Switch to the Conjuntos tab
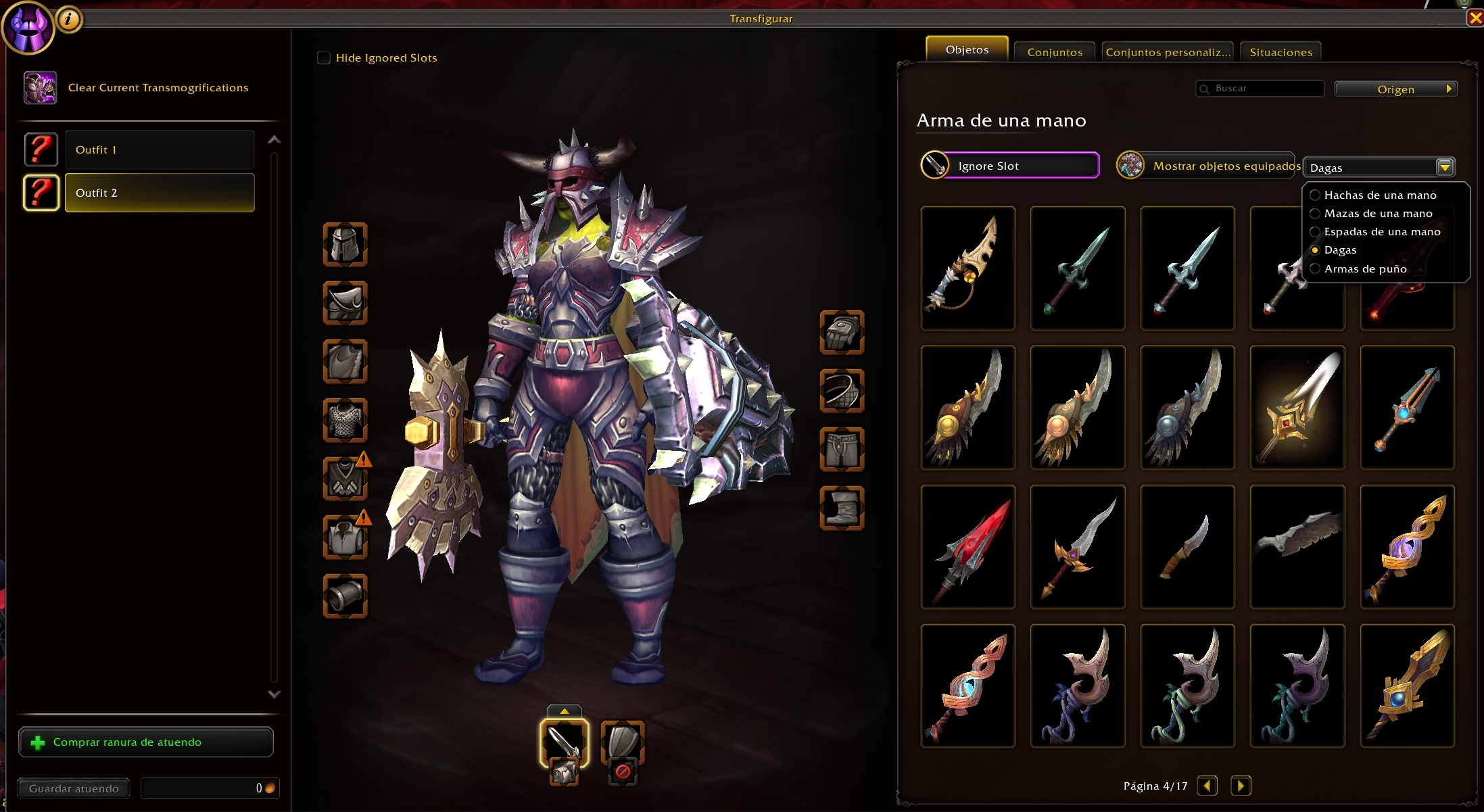The width and height of the screenshot is (1484, 812). (1055, 52)
